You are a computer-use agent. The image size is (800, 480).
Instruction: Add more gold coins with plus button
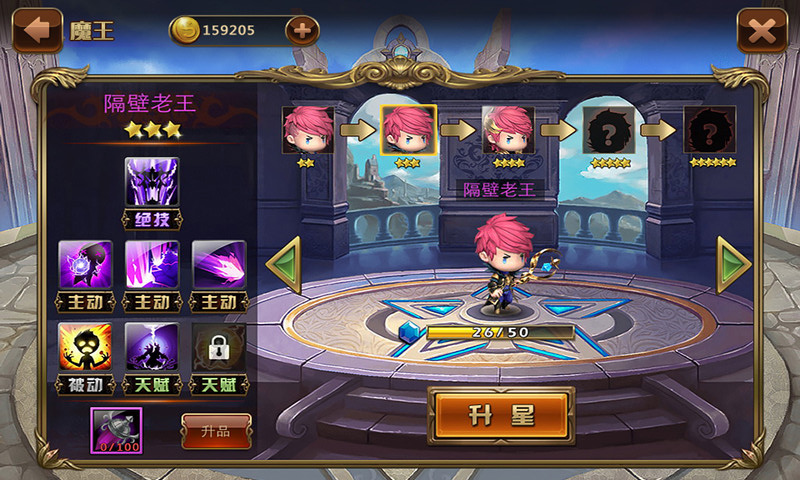click(302, 30)
